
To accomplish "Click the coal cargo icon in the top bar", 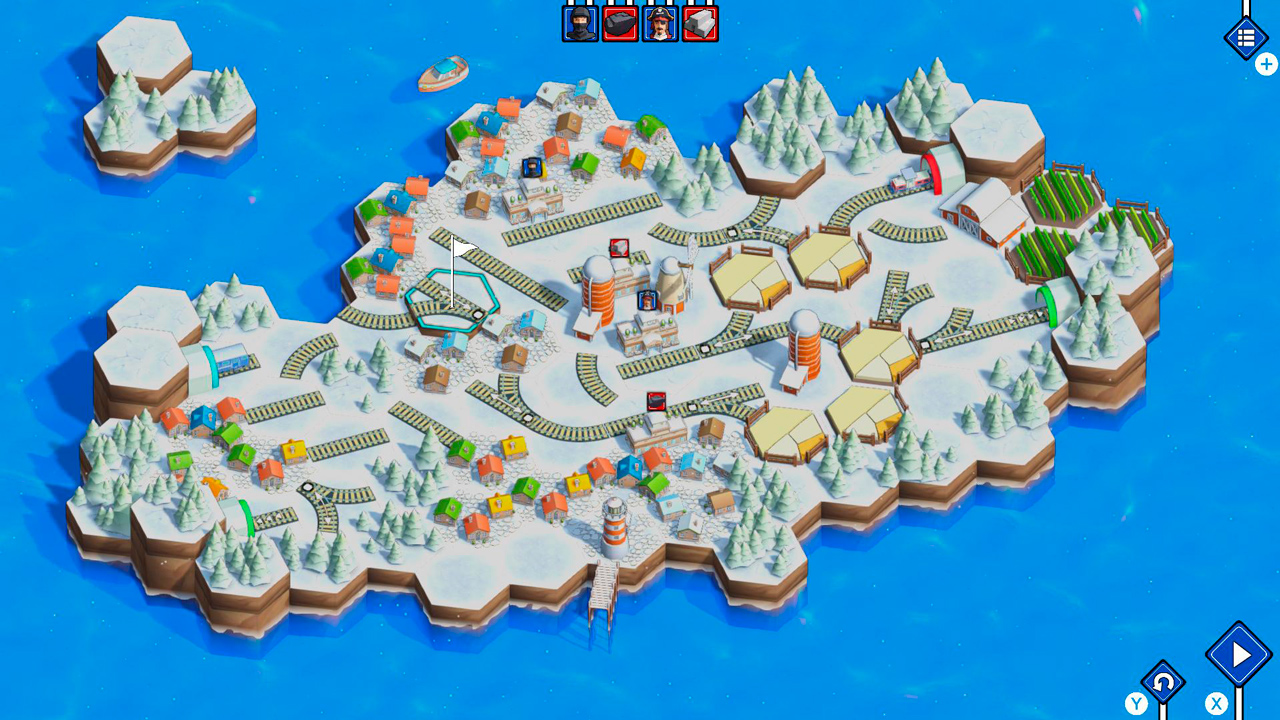I will coord(619,23).
